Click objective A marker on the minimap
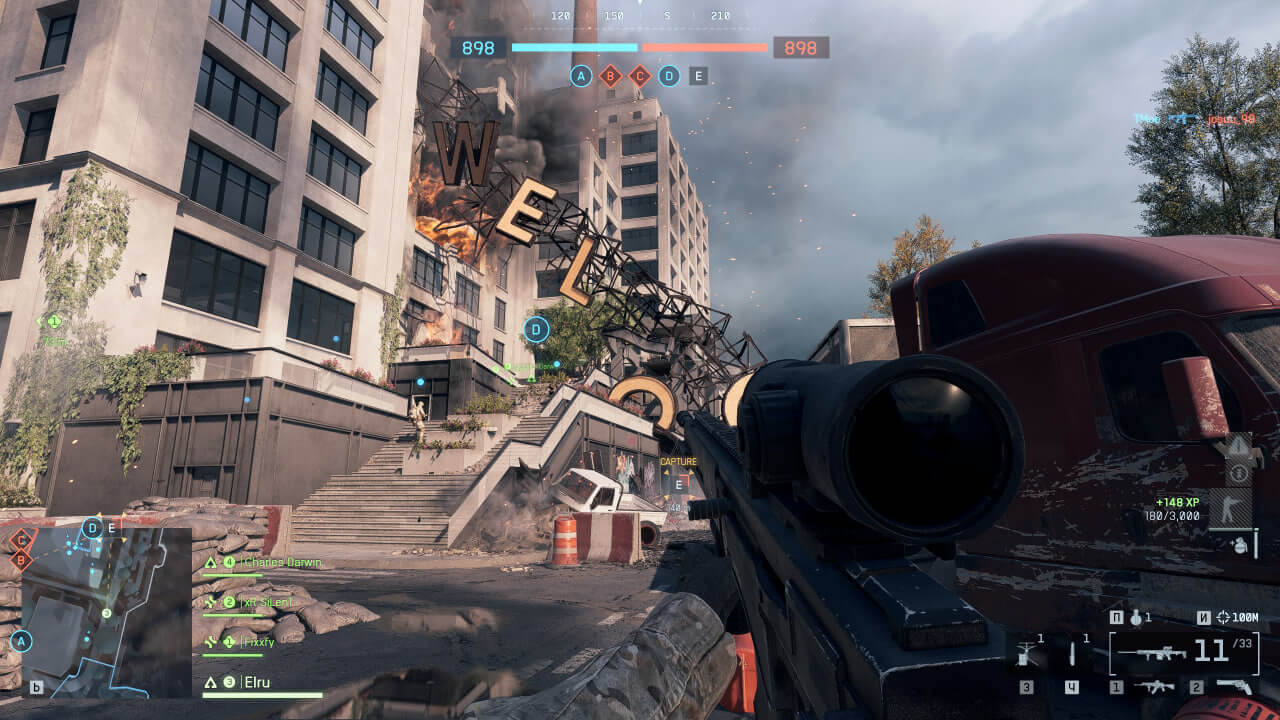Image resolution: width=1280 pixels, height=720 pixels. pos(21,641)
